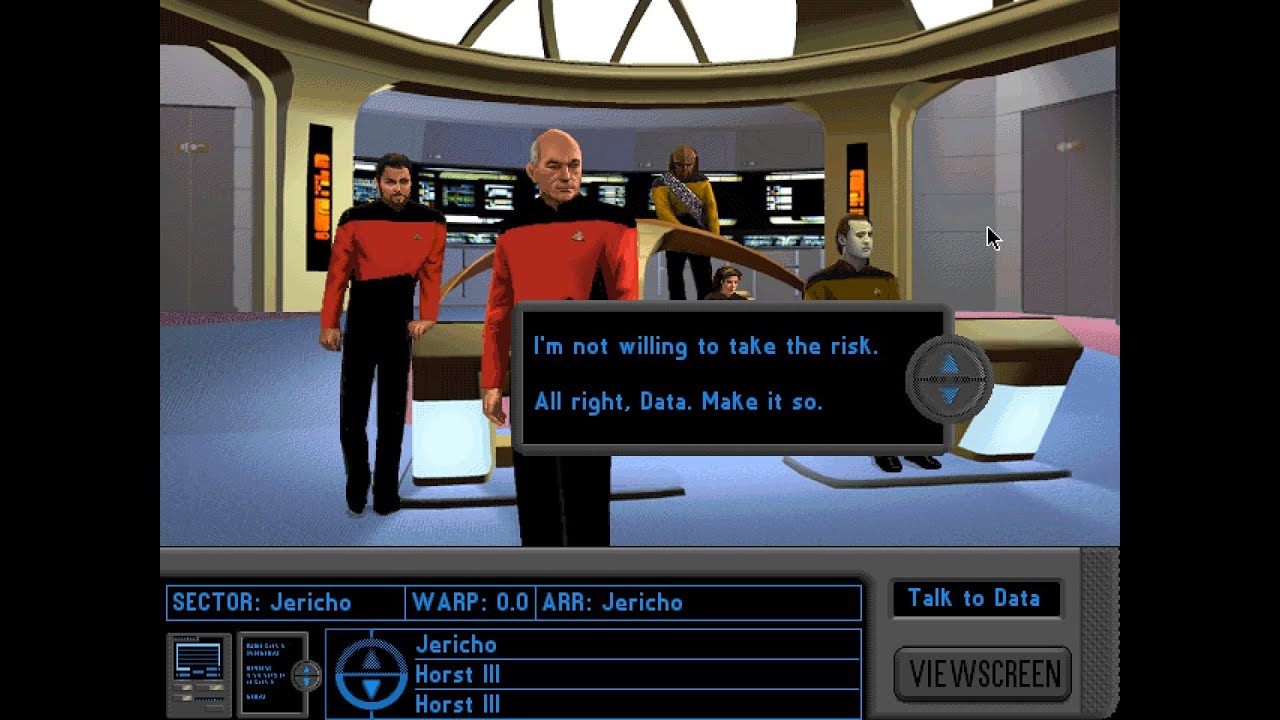This screenshot has width=1280, height=720.
Task: Click the dialogue box's down arrow
Action: tap(949, 396)
